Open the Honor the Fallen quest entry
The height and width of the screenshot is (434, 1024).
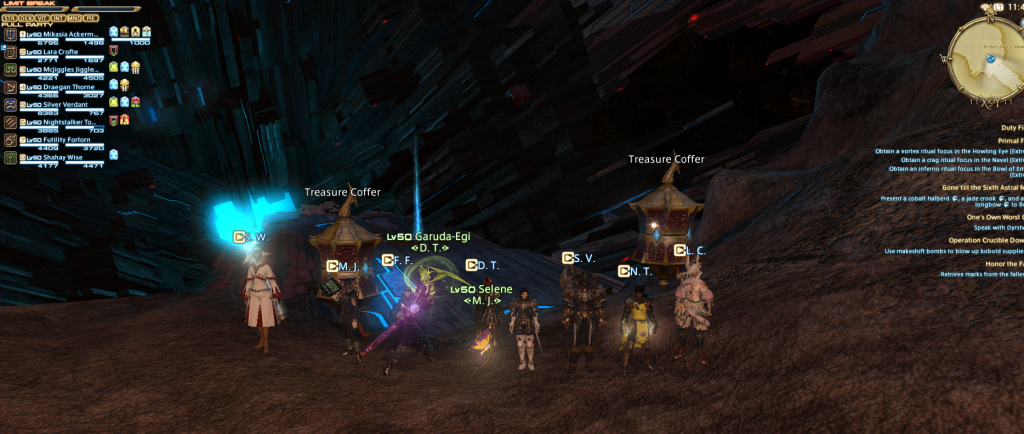(x=1003, y=263)
